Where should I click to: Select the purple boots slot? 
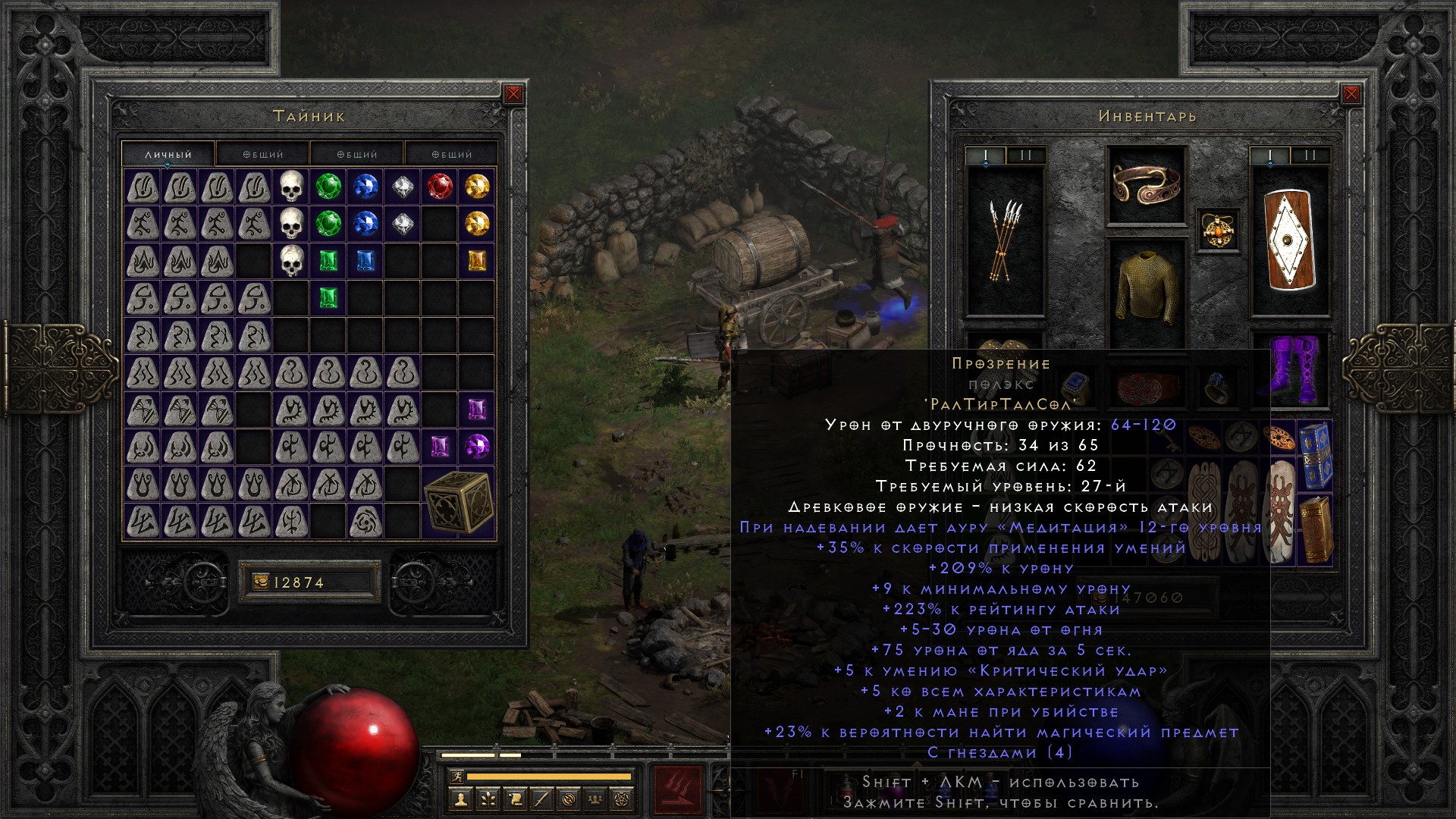pos(1290,370)
